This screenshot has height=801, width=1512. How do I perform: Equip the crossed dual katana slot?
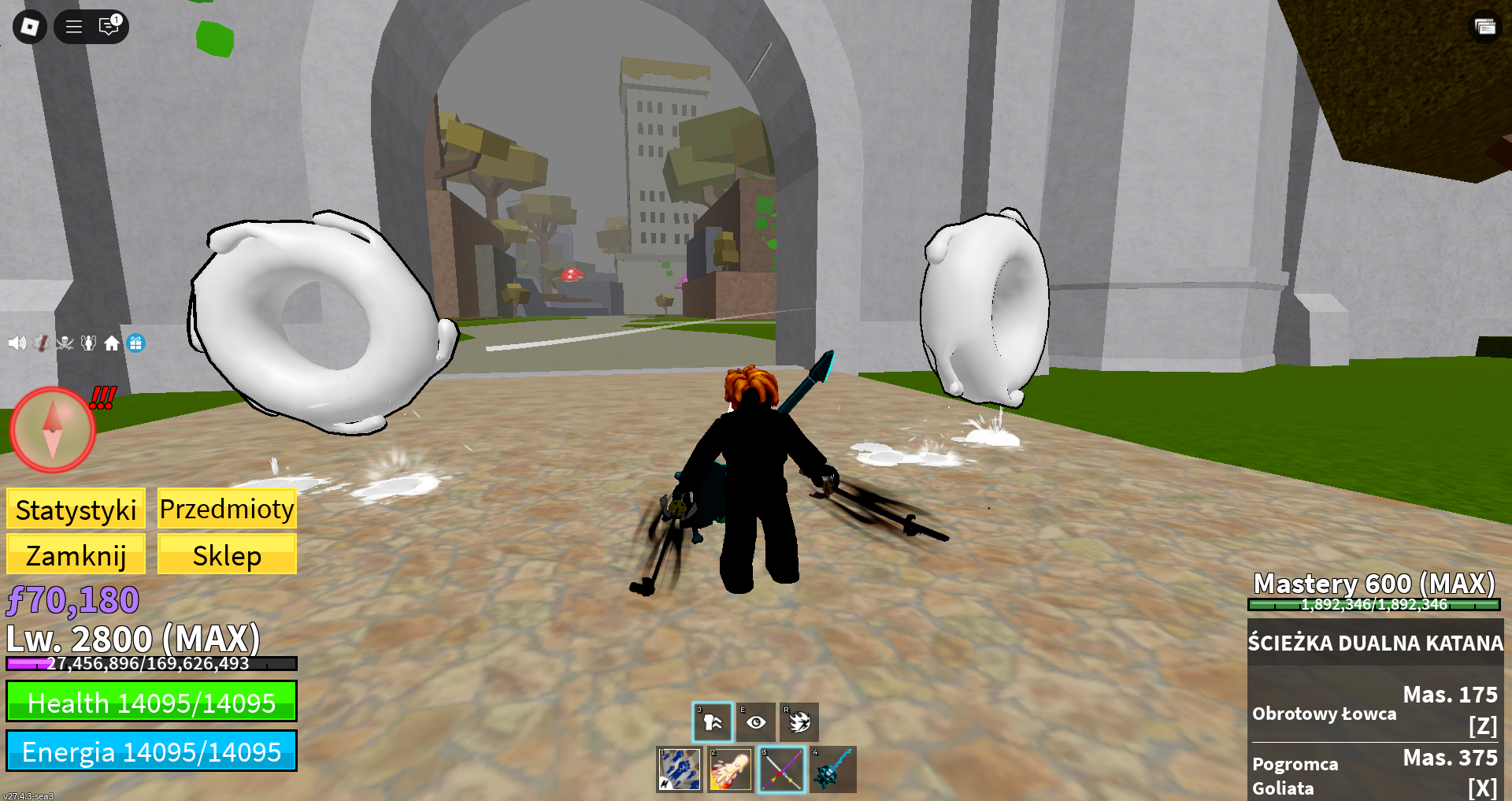(782, 769)
